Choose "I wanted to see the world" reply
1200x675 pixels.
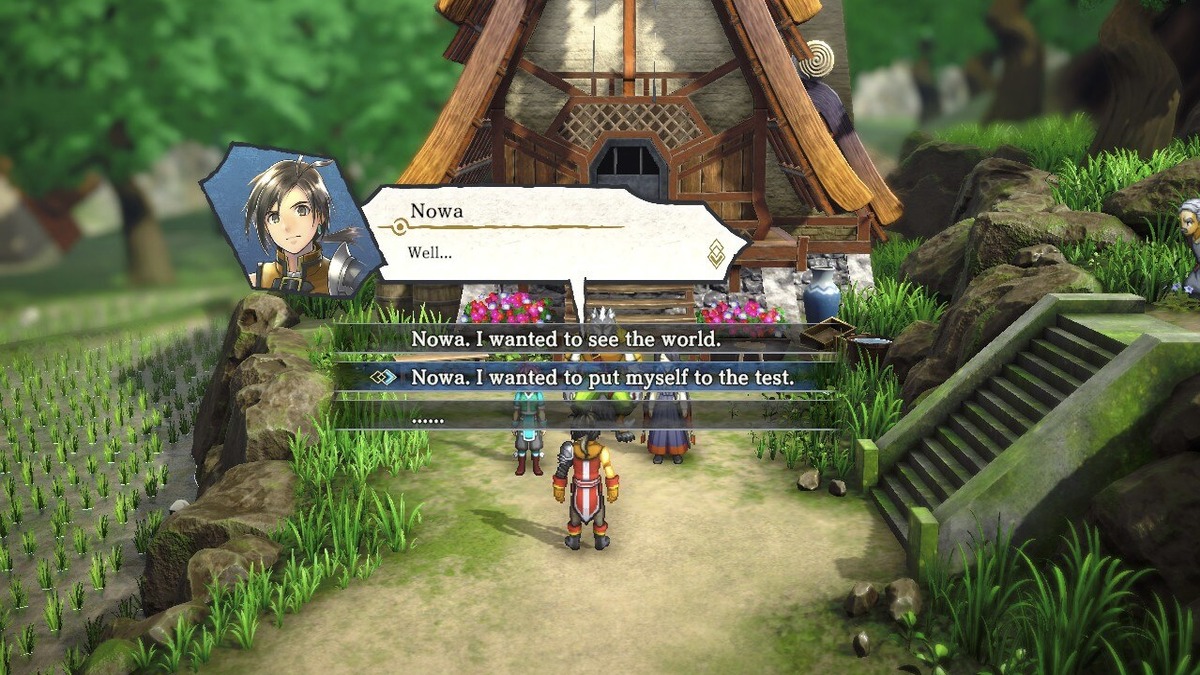pyautogui.click(x=566, y=340)
